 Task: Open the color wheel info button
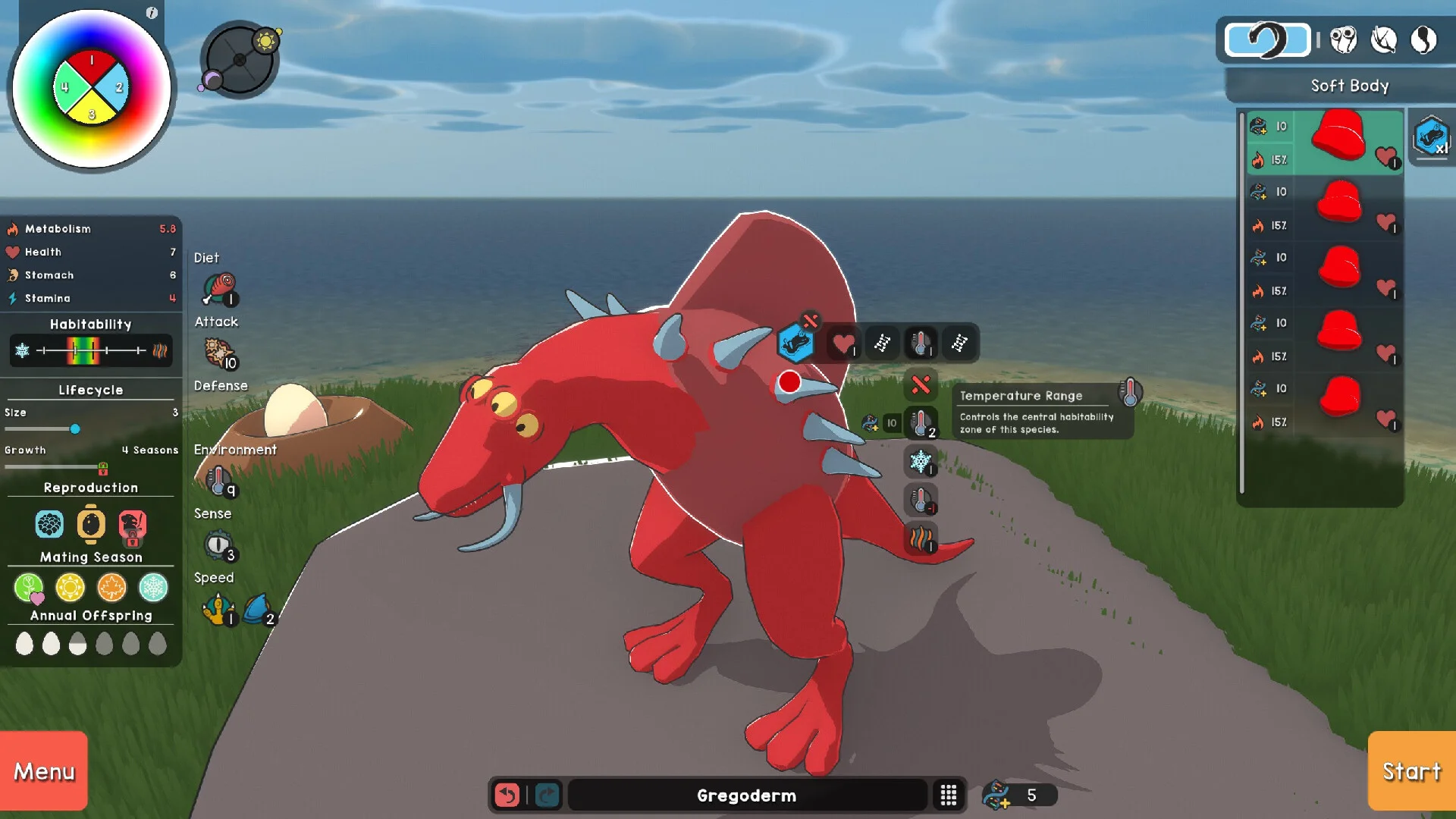coord(152,13)
